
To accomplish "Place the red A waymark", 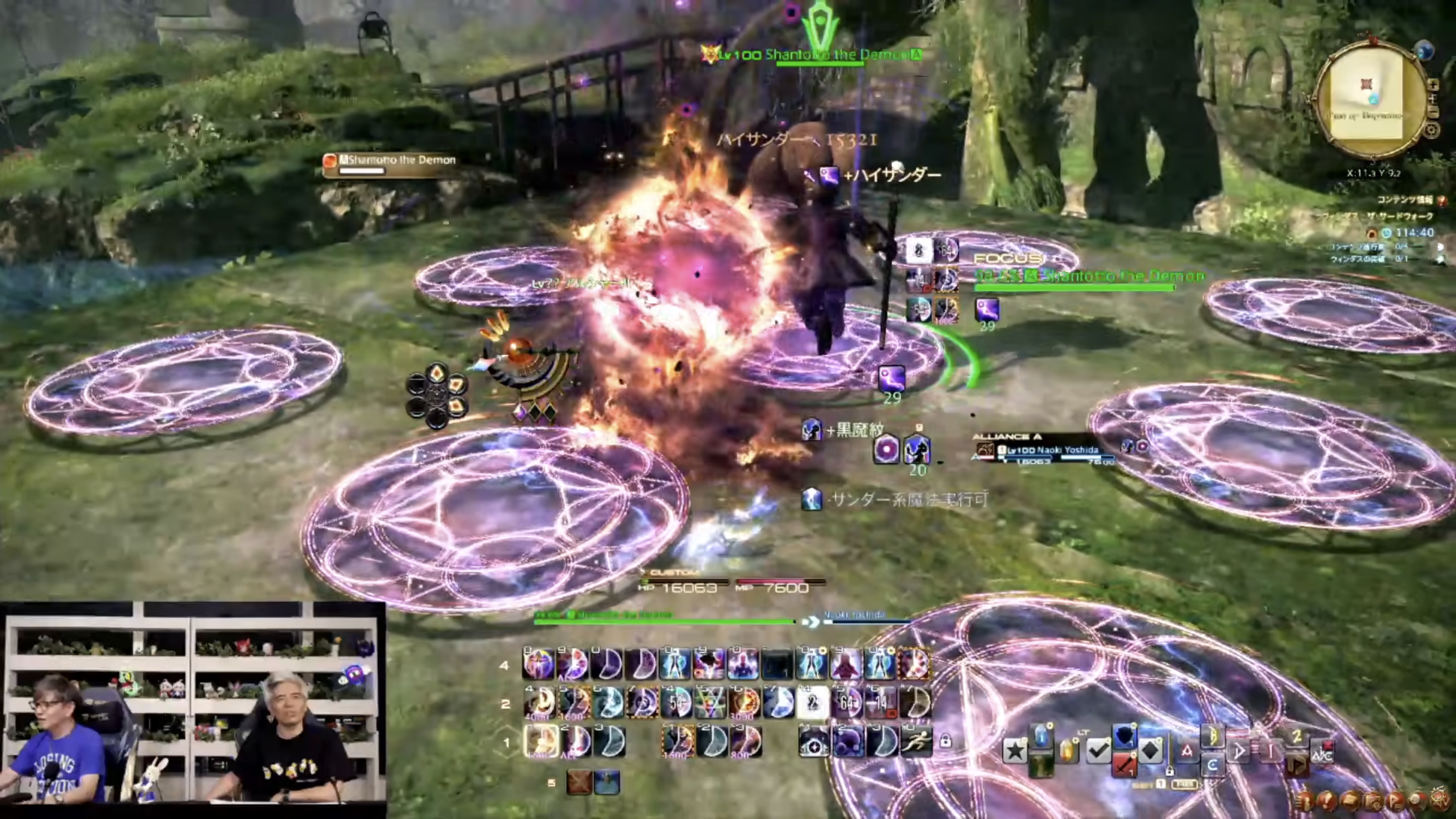I will [1186, 751].
